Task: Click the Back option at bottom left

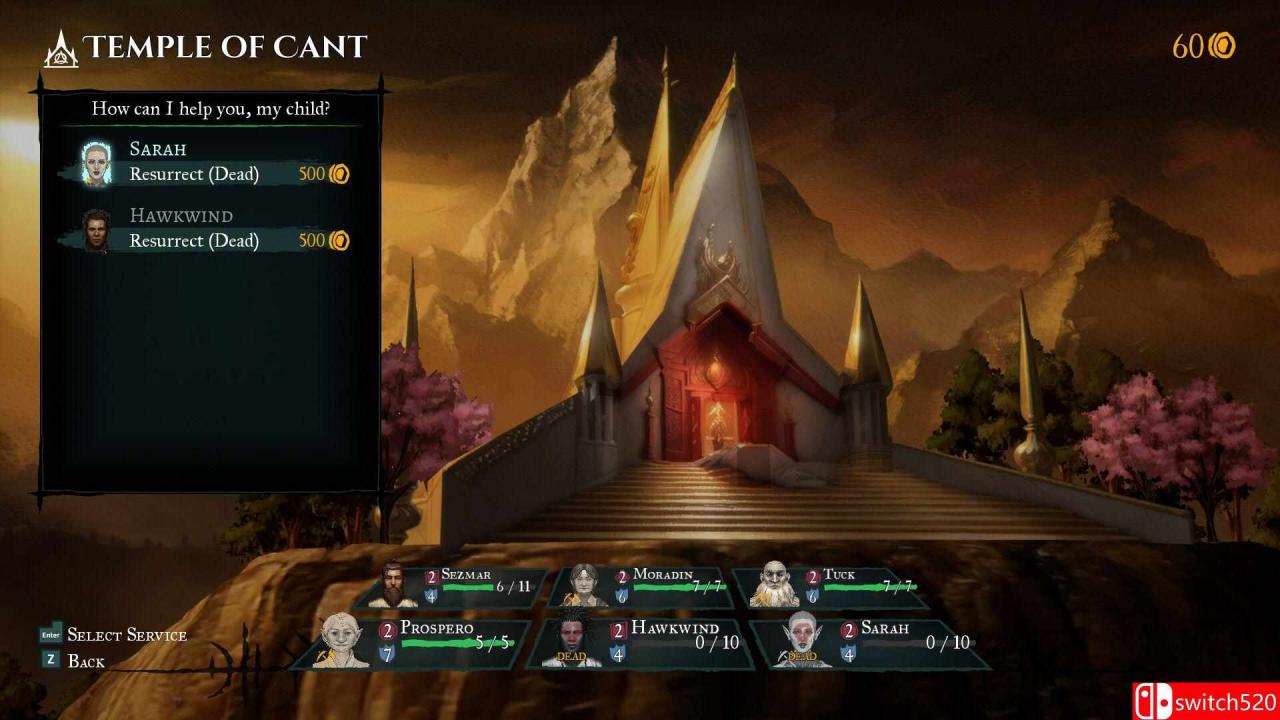Action: pyautogui.click(x=87, y=659)
